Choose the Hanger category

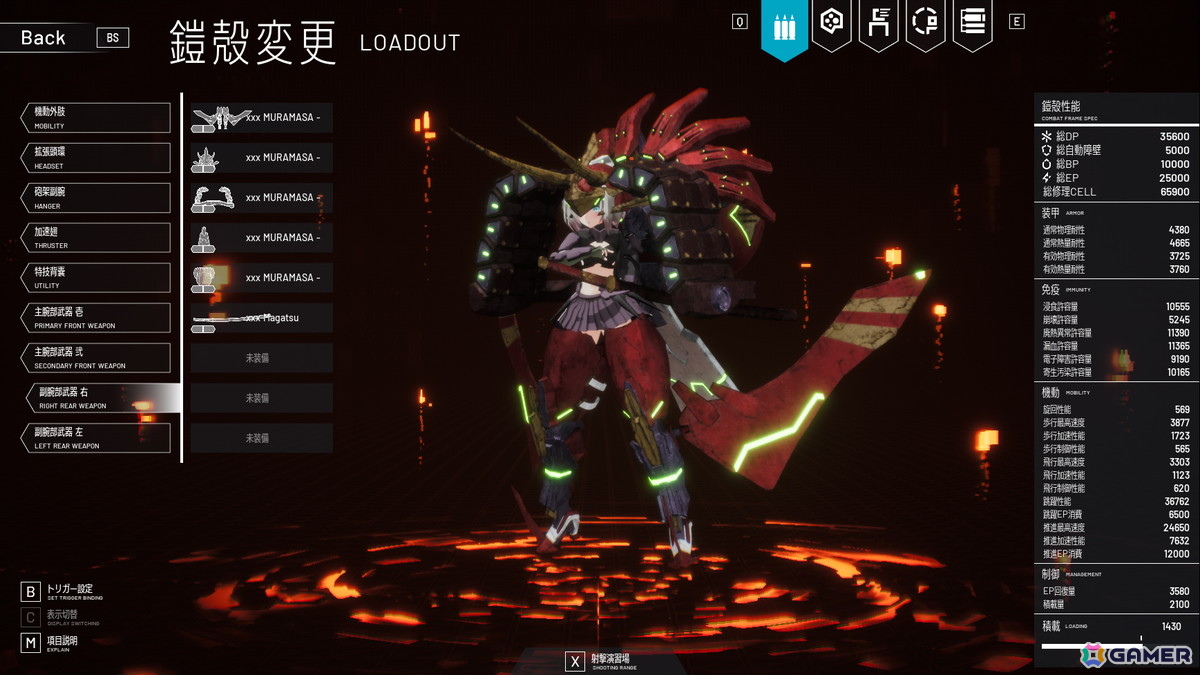[96, 198]
